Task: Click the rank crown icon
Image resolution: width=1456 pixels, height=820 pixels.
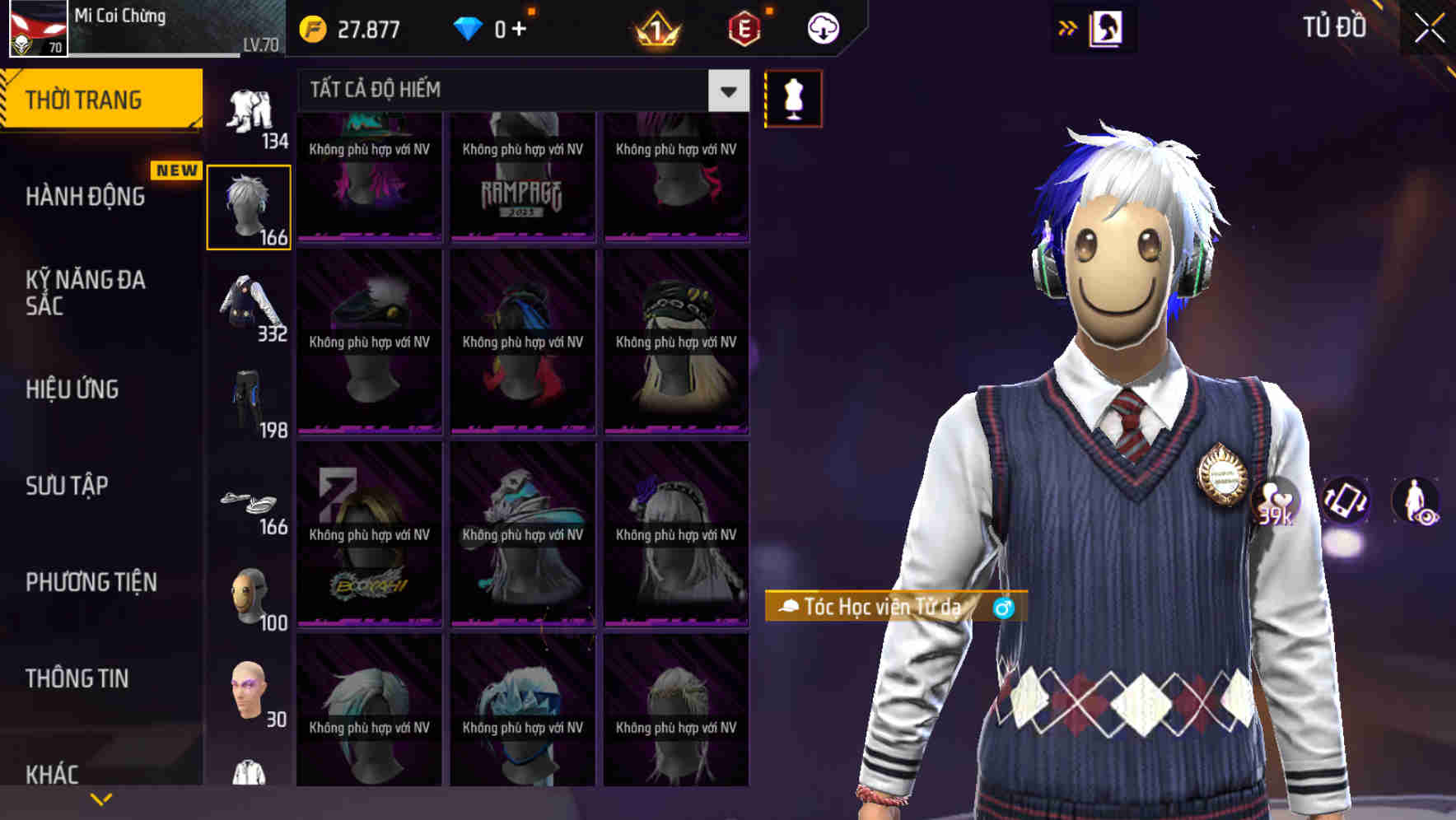Action: tap(653, 27)
